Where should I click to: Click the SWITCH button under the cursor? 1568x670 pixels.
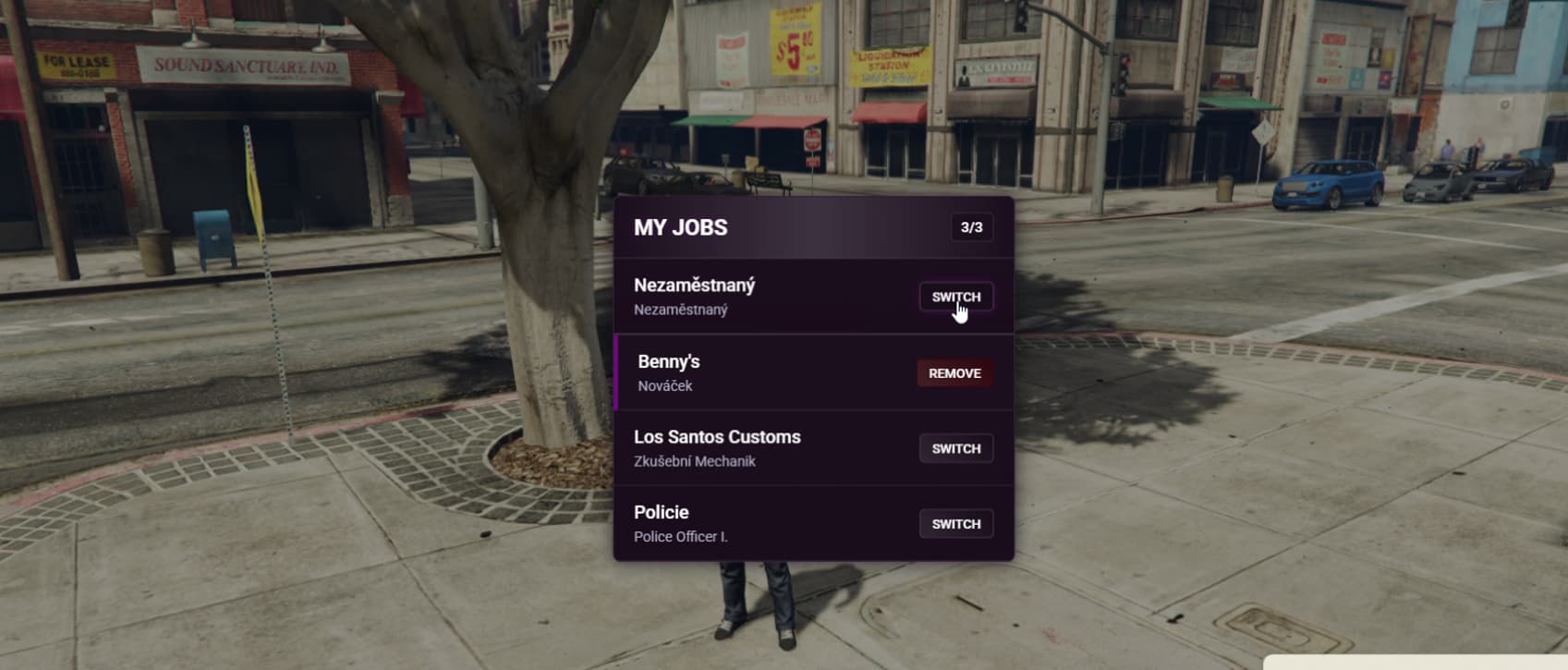pos(956,297)
